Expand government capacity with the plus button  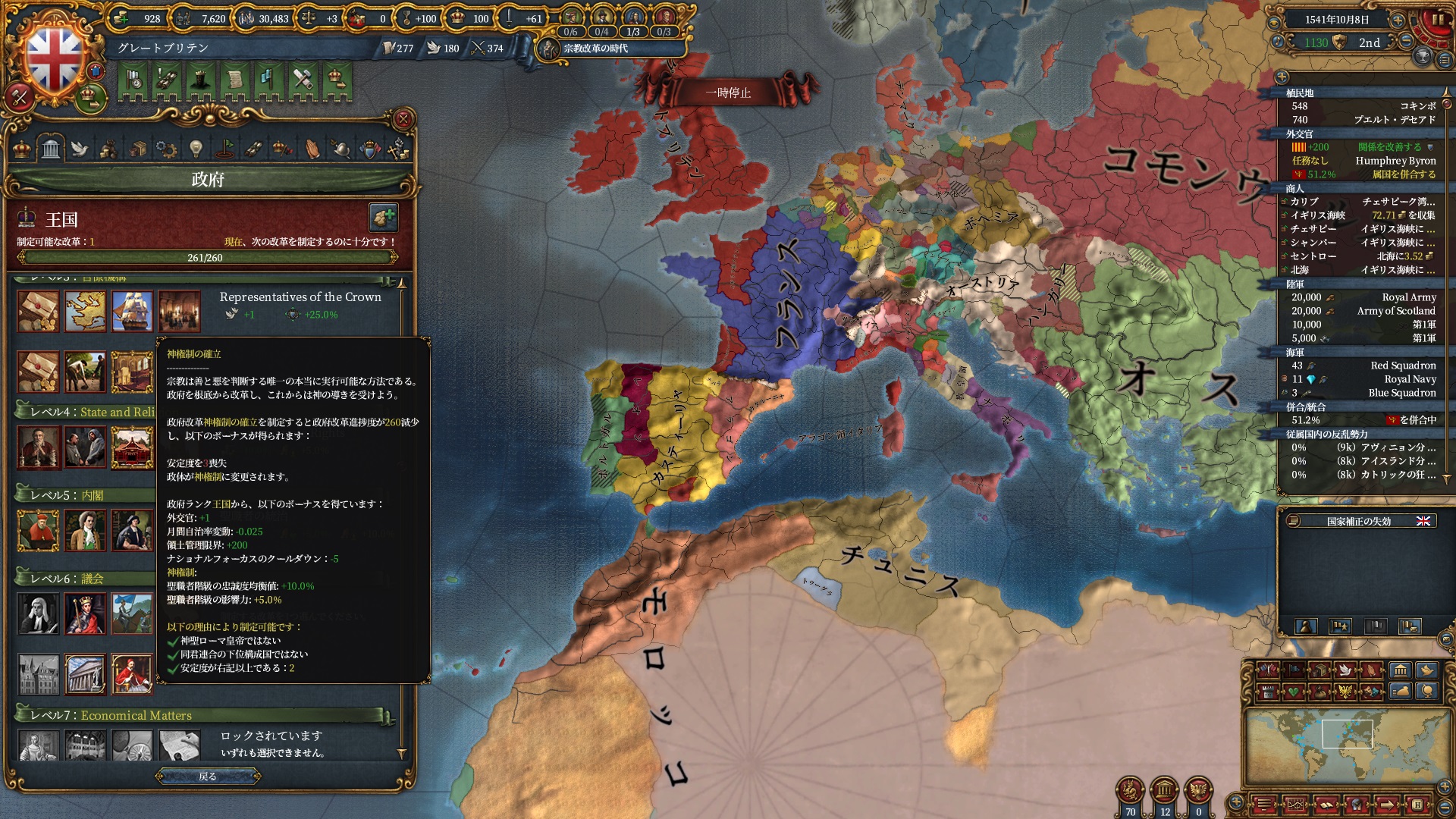pyautogui.click(x=384, y=218)
